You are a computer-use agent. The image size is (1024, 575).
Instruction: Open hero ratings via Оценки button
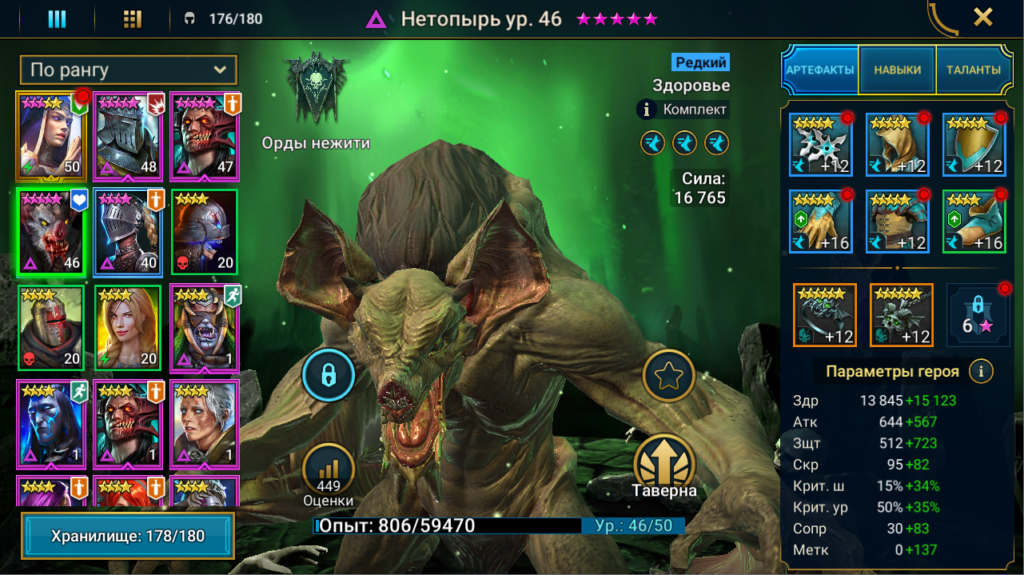[x=328, y=475]
